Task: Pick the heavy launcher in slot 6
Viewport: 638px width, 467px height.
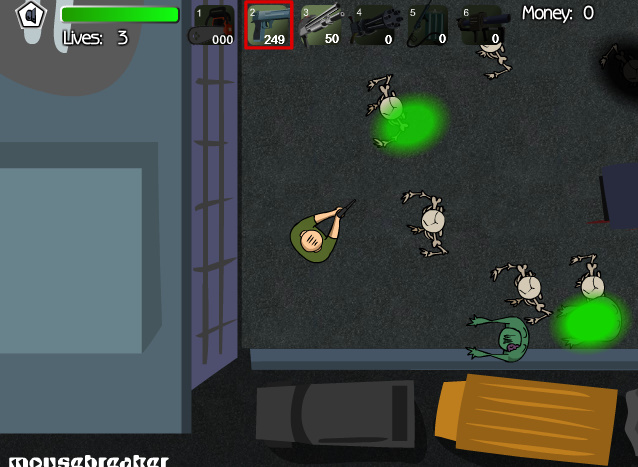Action: [x=481, y=25]
